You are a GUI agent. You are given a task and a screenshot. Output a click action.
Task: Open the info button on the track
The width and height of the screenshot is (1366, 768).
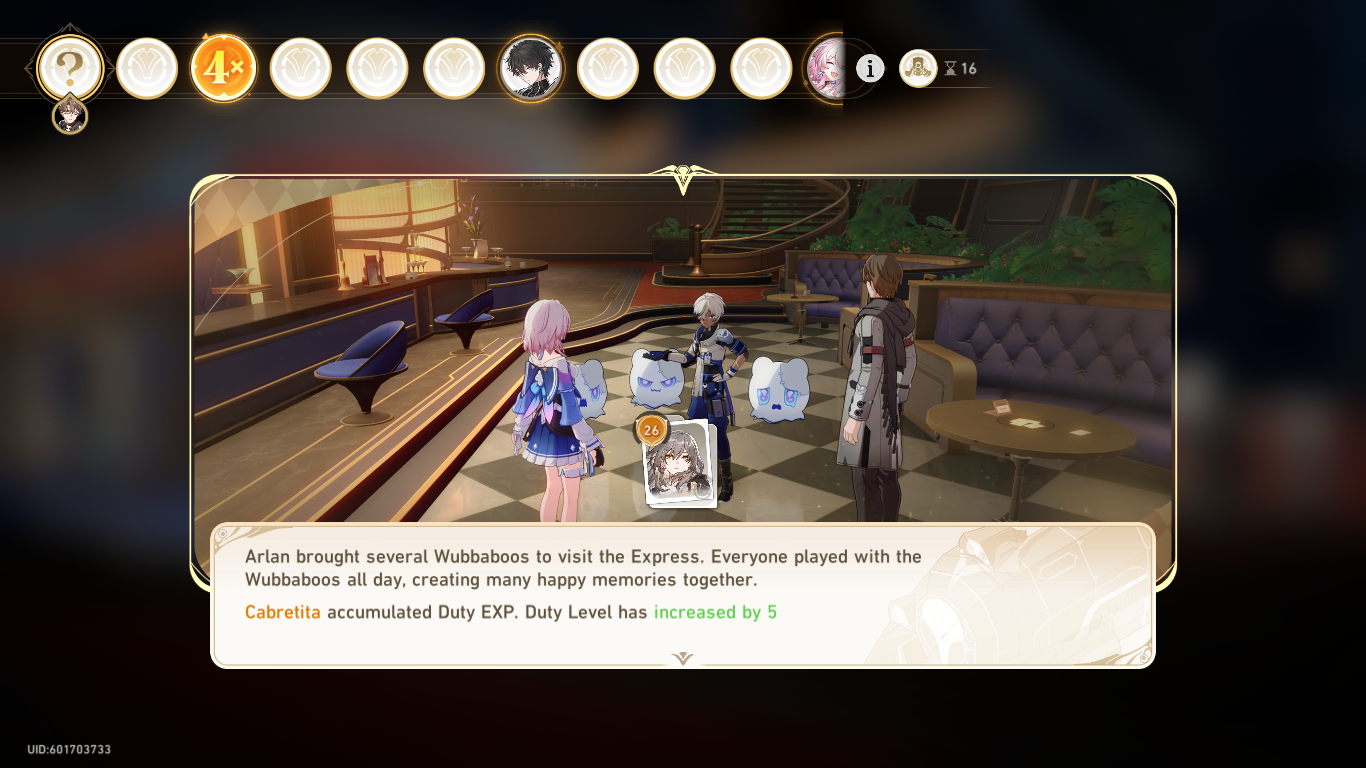870,68
